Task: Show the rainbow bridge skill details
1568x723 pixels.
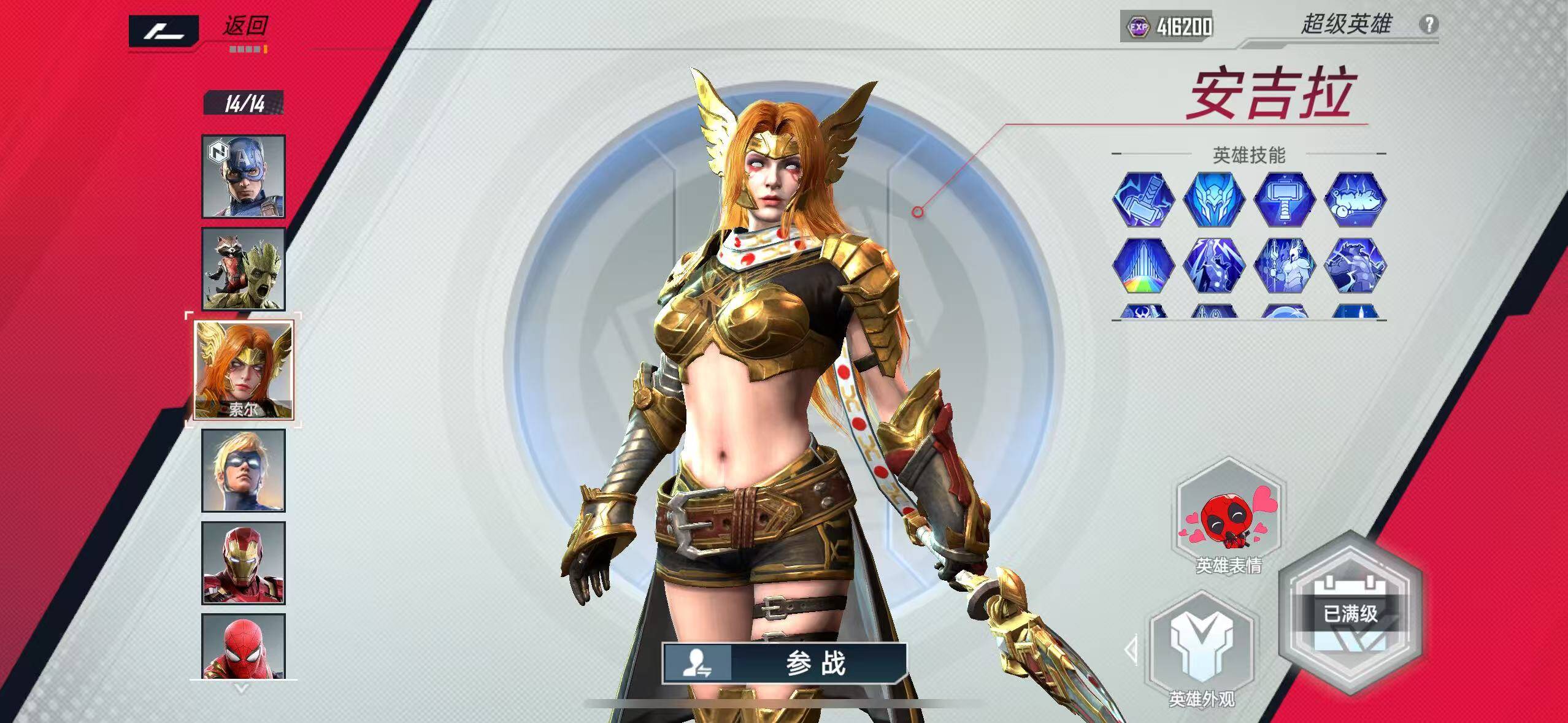Action: pos(1143,267)
